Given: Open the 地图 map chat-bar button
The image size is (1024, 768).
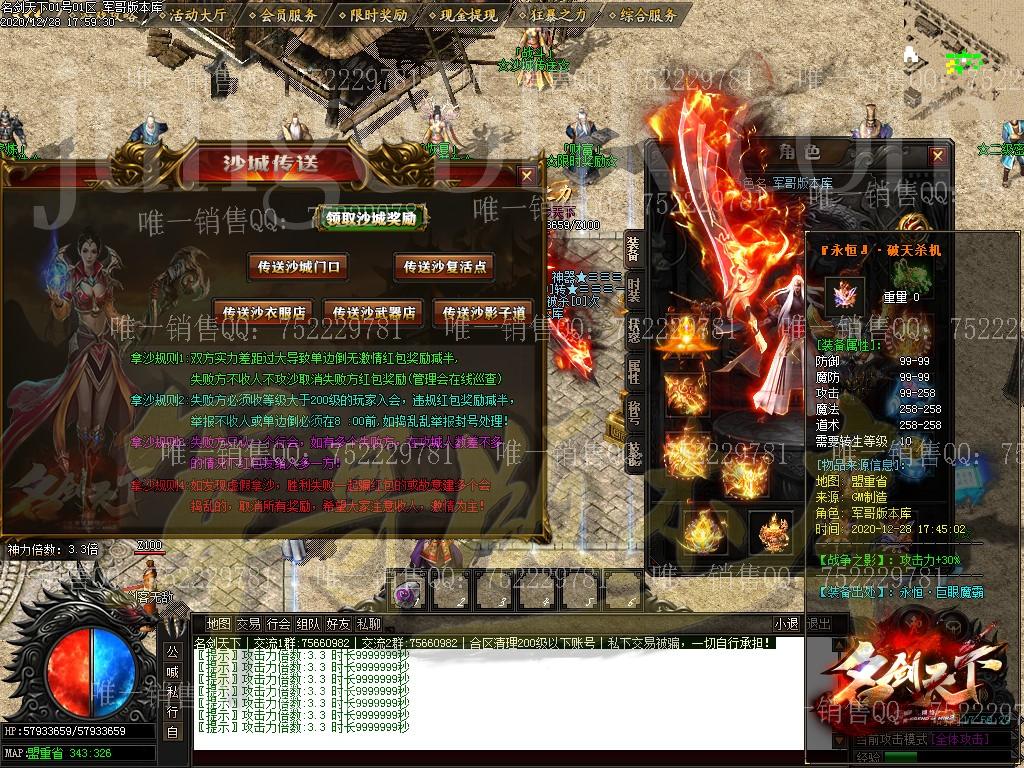Looking at the screenshot, I should [x=218, y=624].
